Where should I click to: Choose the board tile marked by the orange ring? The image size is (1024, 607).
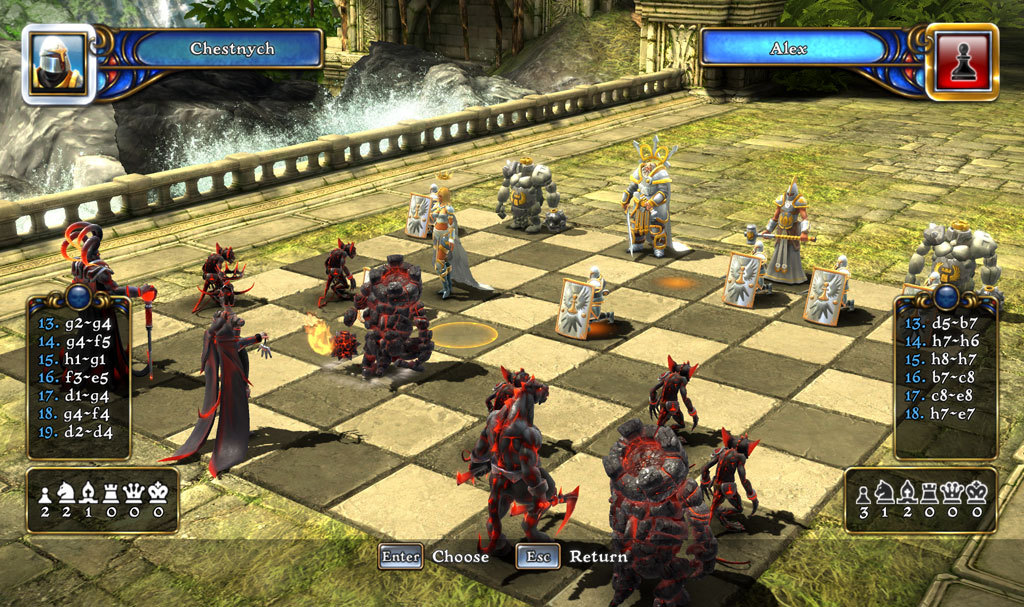point(463,334)
